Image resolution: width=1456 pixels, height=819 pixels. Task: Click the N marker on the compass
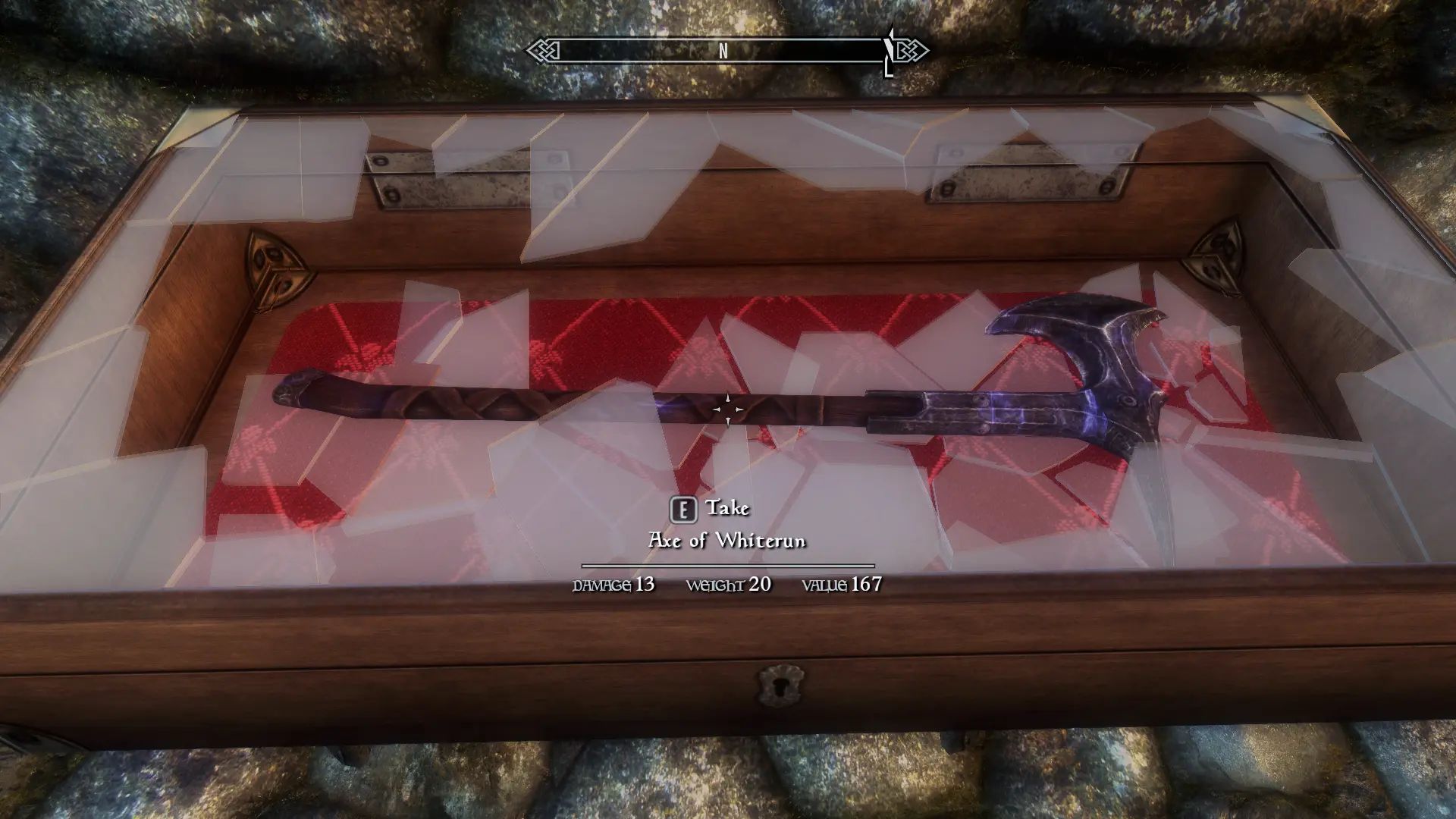click(723, 53)
